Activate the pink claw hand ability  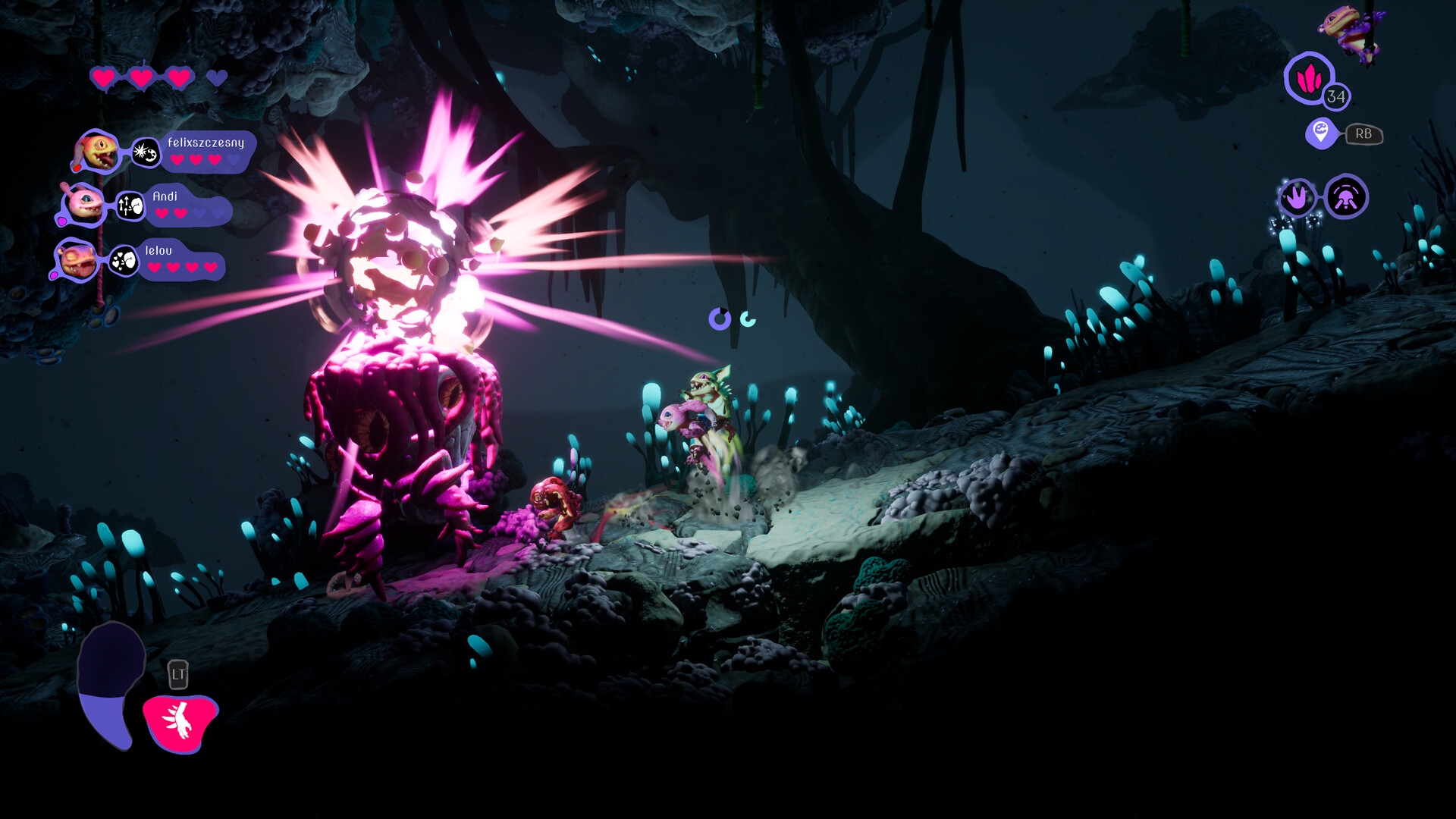(x=180, y=723)
